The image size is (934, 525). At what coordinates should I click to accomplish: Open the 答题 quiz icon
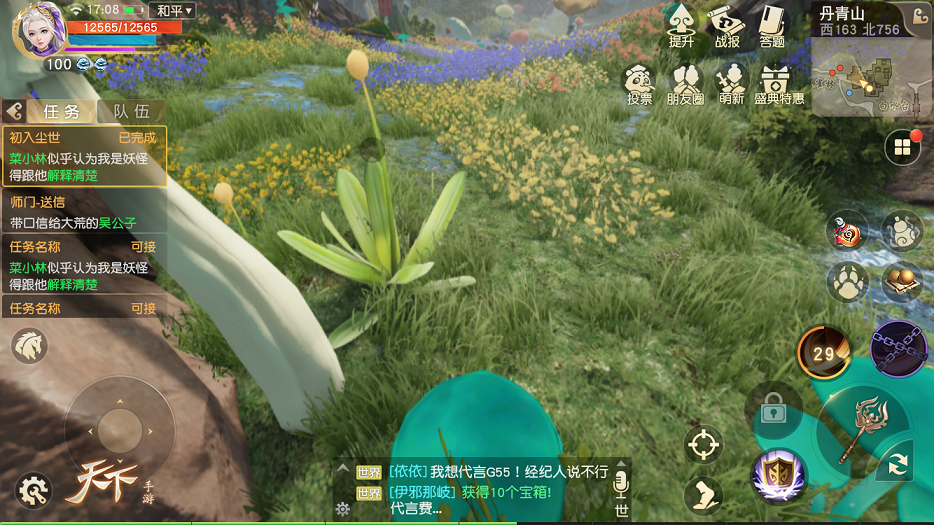click(x=771, y=25)
